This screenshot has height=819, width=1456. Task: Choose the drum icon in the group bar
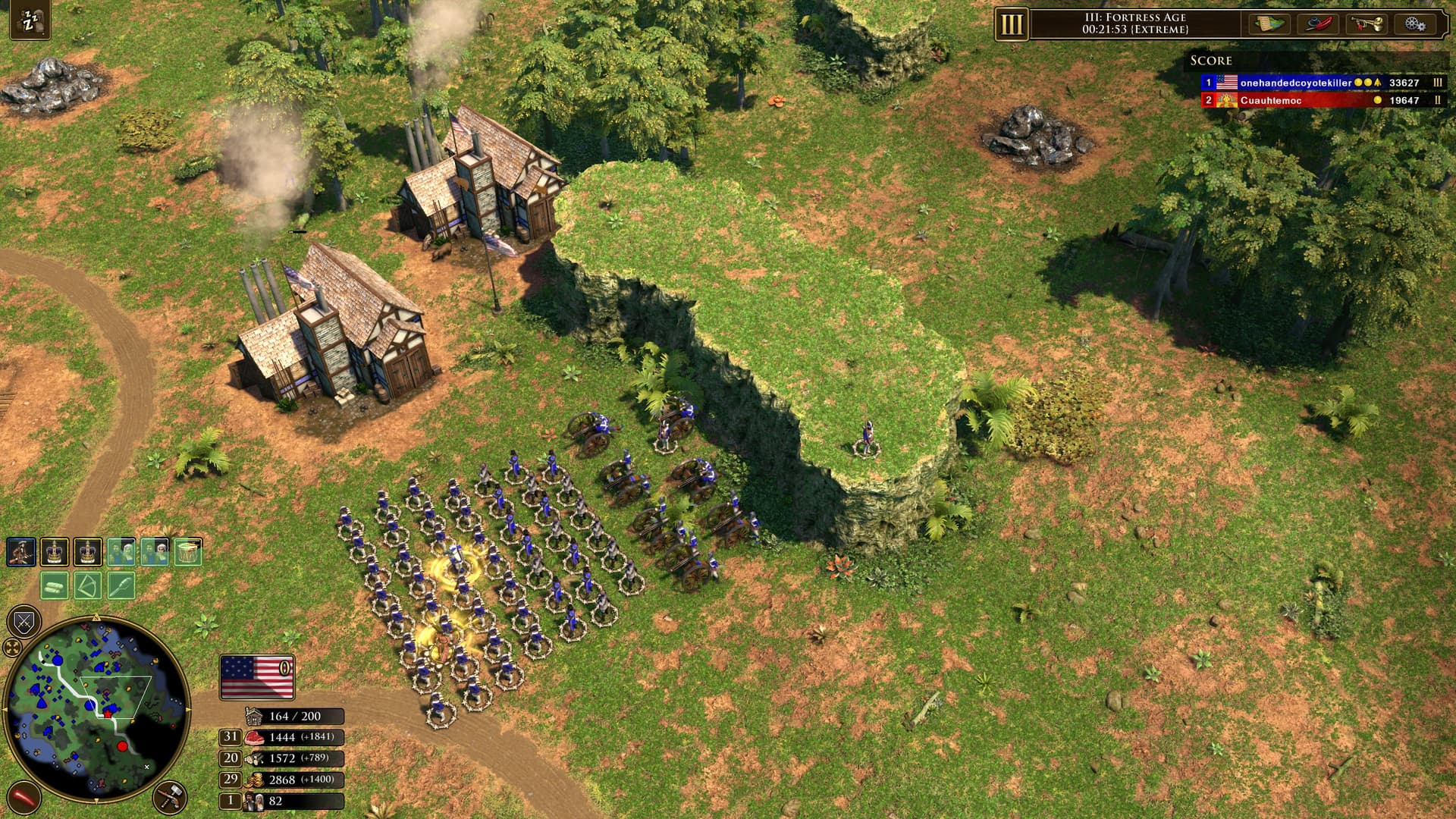[188, 552]
